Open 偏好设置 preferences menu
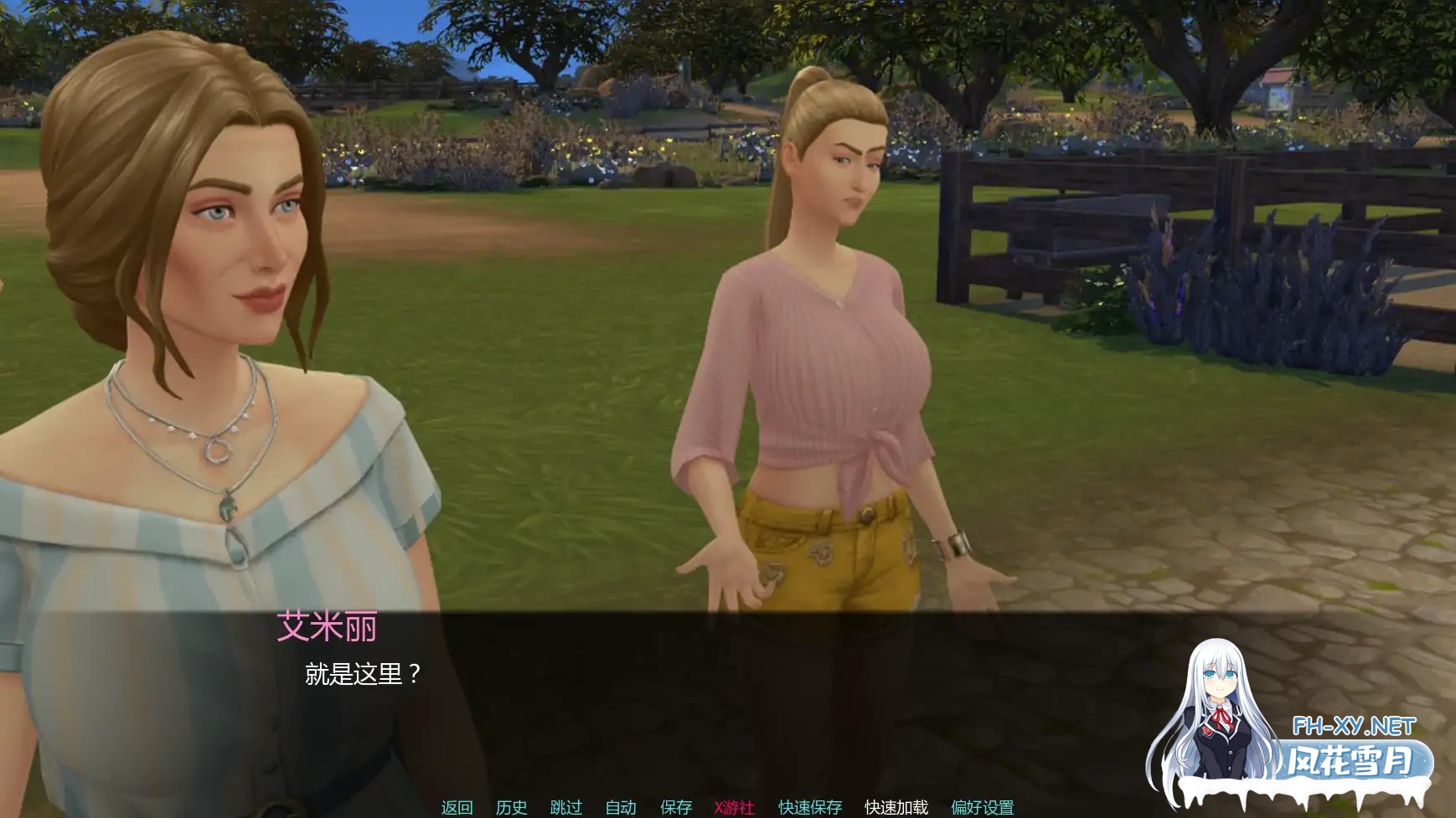 (x=984, y=807)
